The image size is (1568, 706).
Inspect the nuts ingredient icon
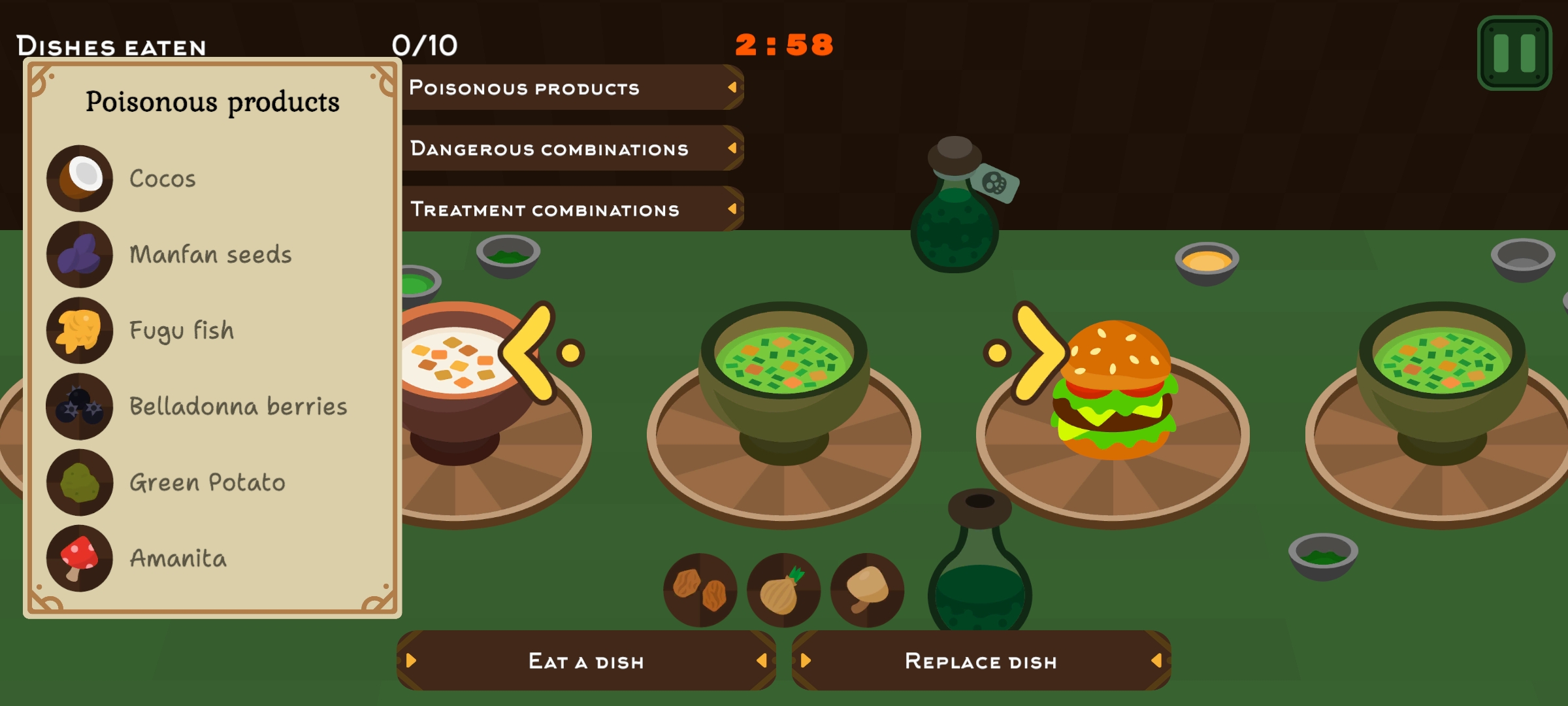click(x=700, y=590)
